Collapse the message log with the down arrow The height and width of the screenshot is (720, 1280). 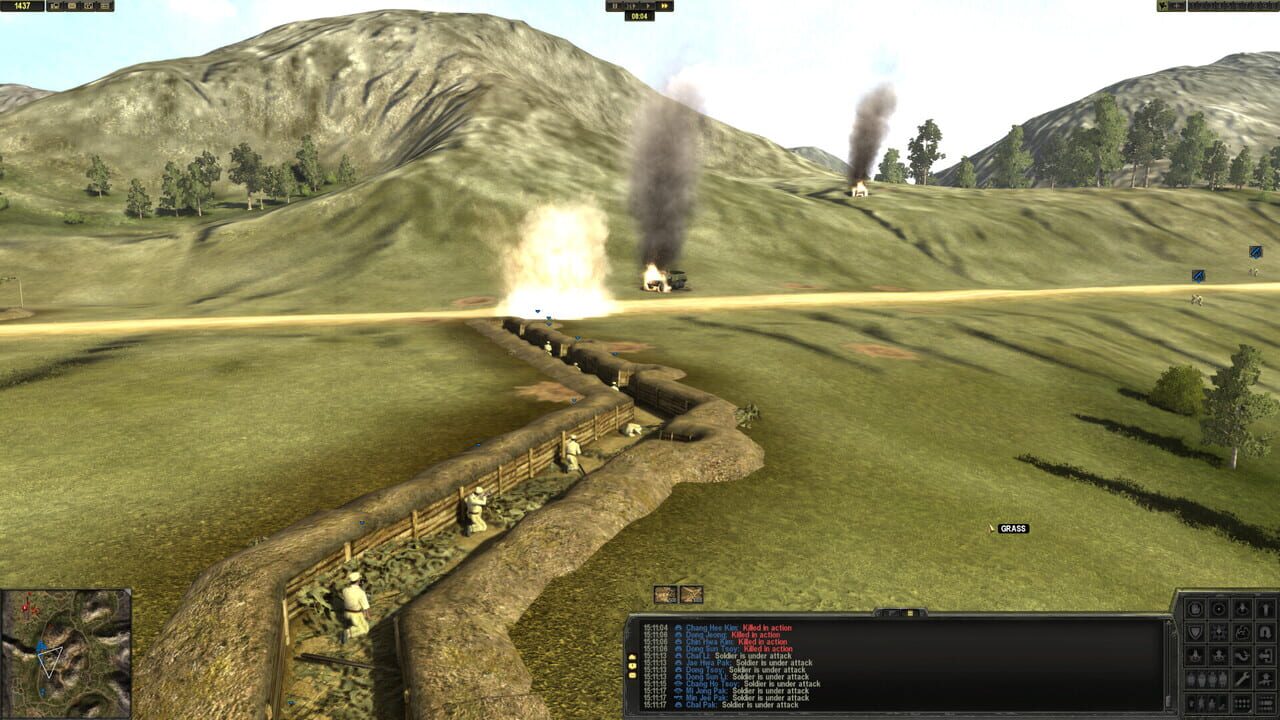click(631, 666)
